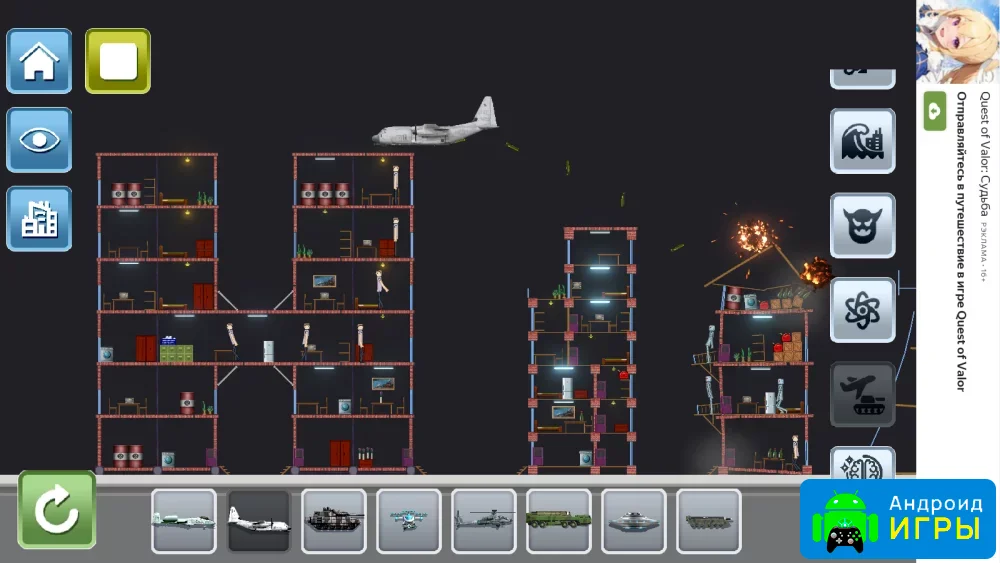Toggle the eye view button
Viewport: 1000px width, 563px height.
point(40,140)
